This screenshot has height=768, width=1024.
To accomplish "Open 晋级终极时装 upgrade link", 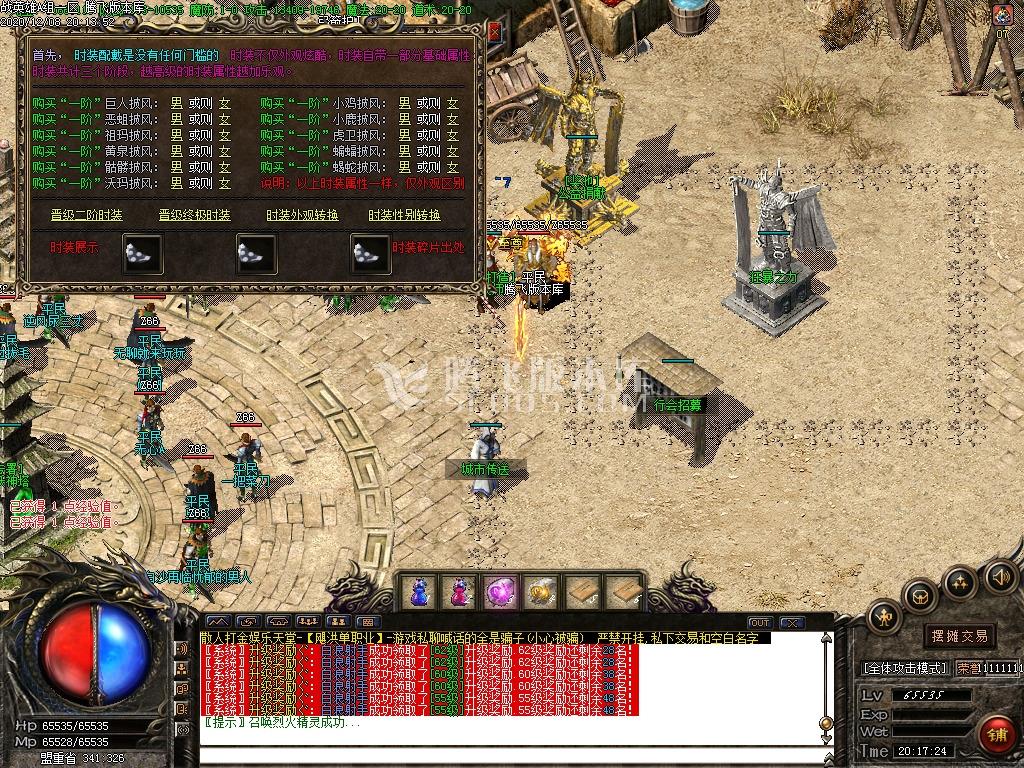I will 194,215.
